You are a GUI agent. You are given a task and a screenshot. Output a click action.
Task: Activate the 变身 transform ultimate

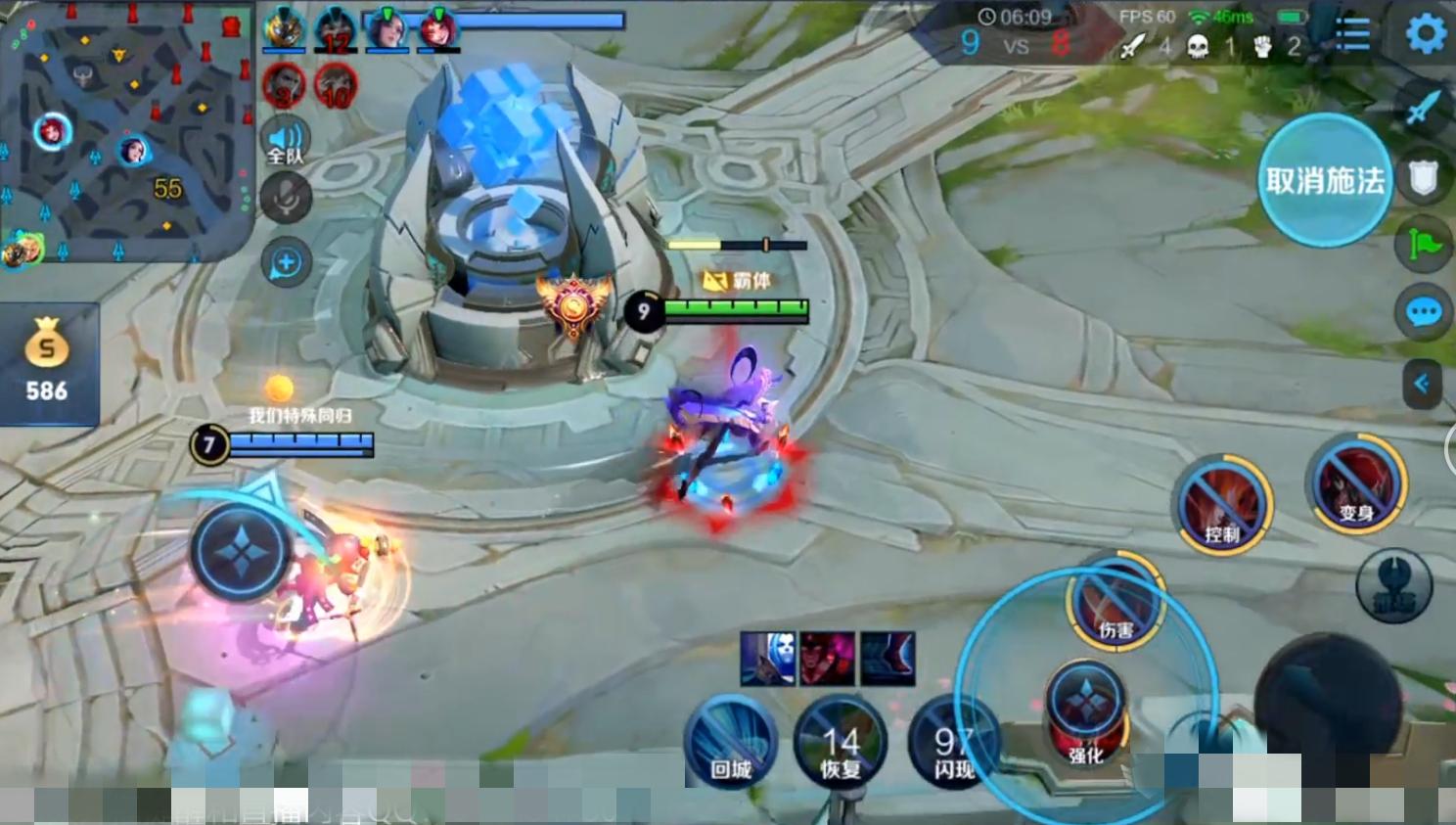1356,484
